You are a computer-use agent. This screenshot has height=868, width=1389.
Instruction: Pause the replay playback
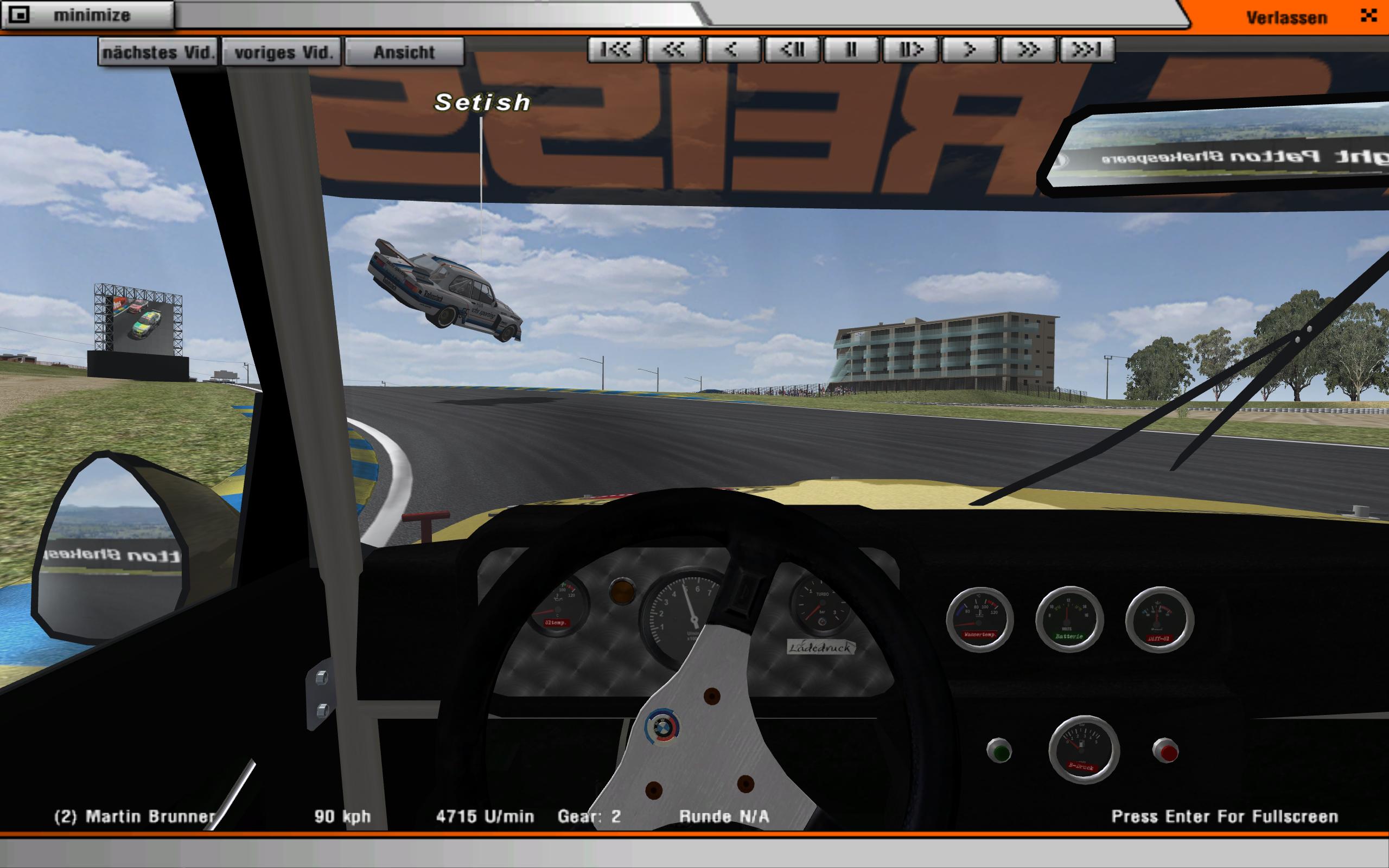point(852,50)
